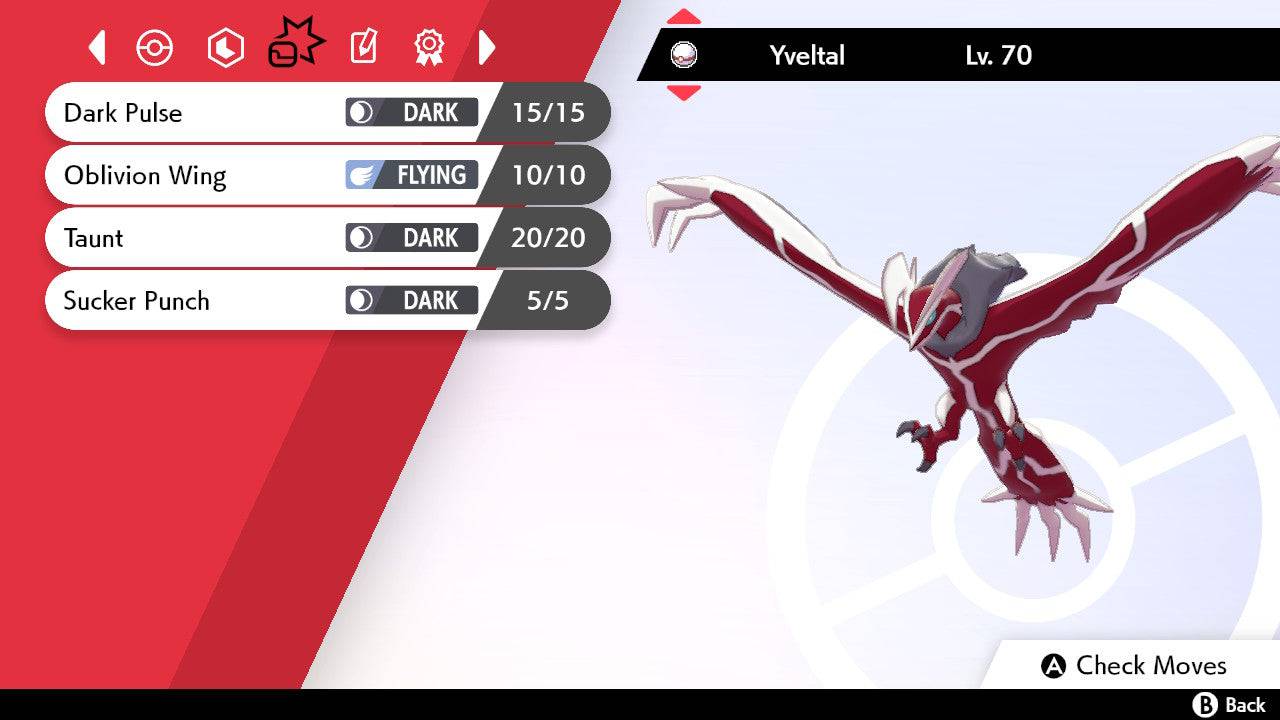View ribbons by clicking the ribbon icon

(x=430, y=46)
